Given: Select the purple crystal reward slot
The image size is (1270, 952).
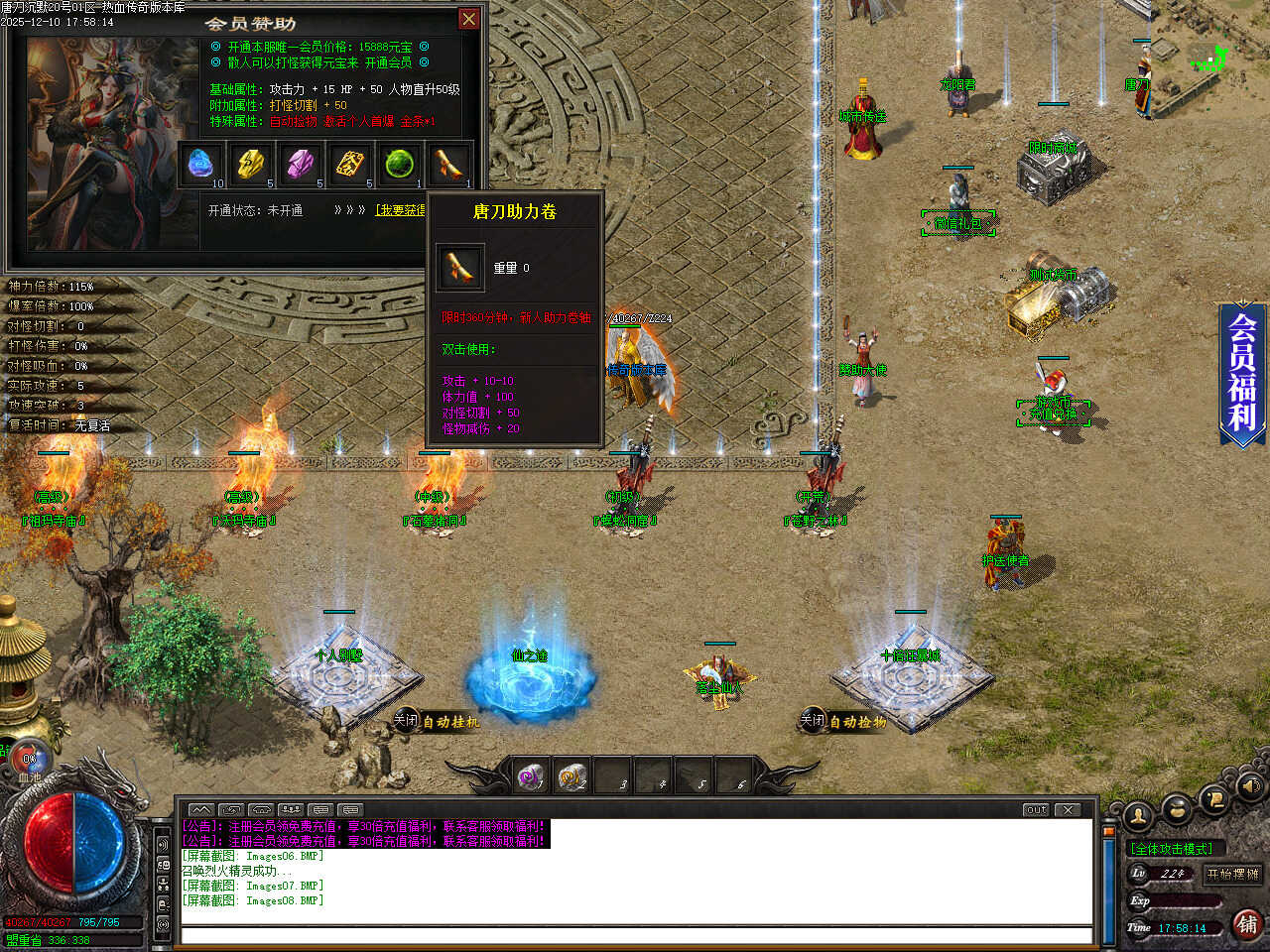Looking at the screenshot, I should pyautogui.click(x=302, y=165).
